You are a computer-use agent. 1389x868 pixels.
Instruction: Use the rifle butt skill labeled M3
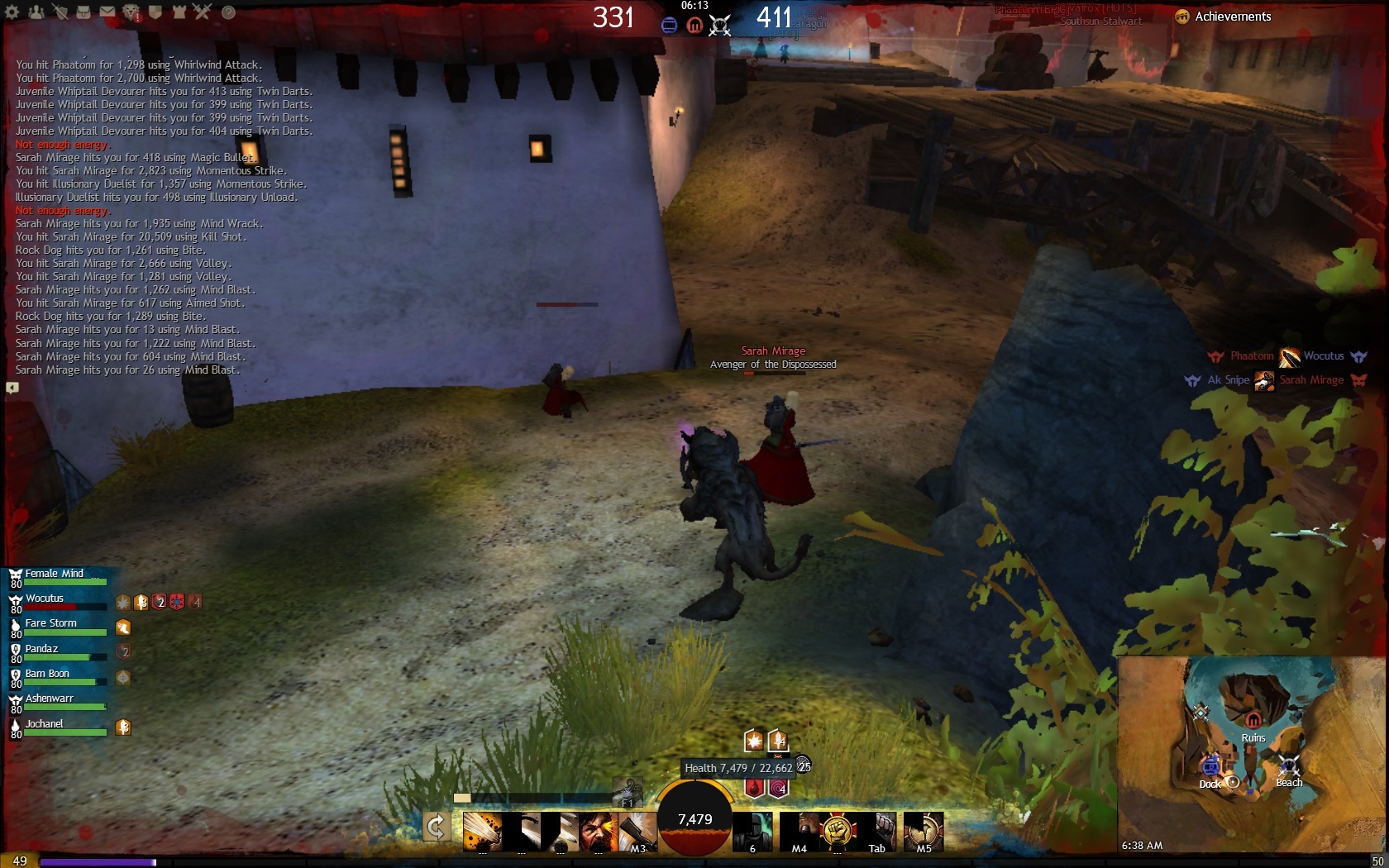(x=636, y=831)
